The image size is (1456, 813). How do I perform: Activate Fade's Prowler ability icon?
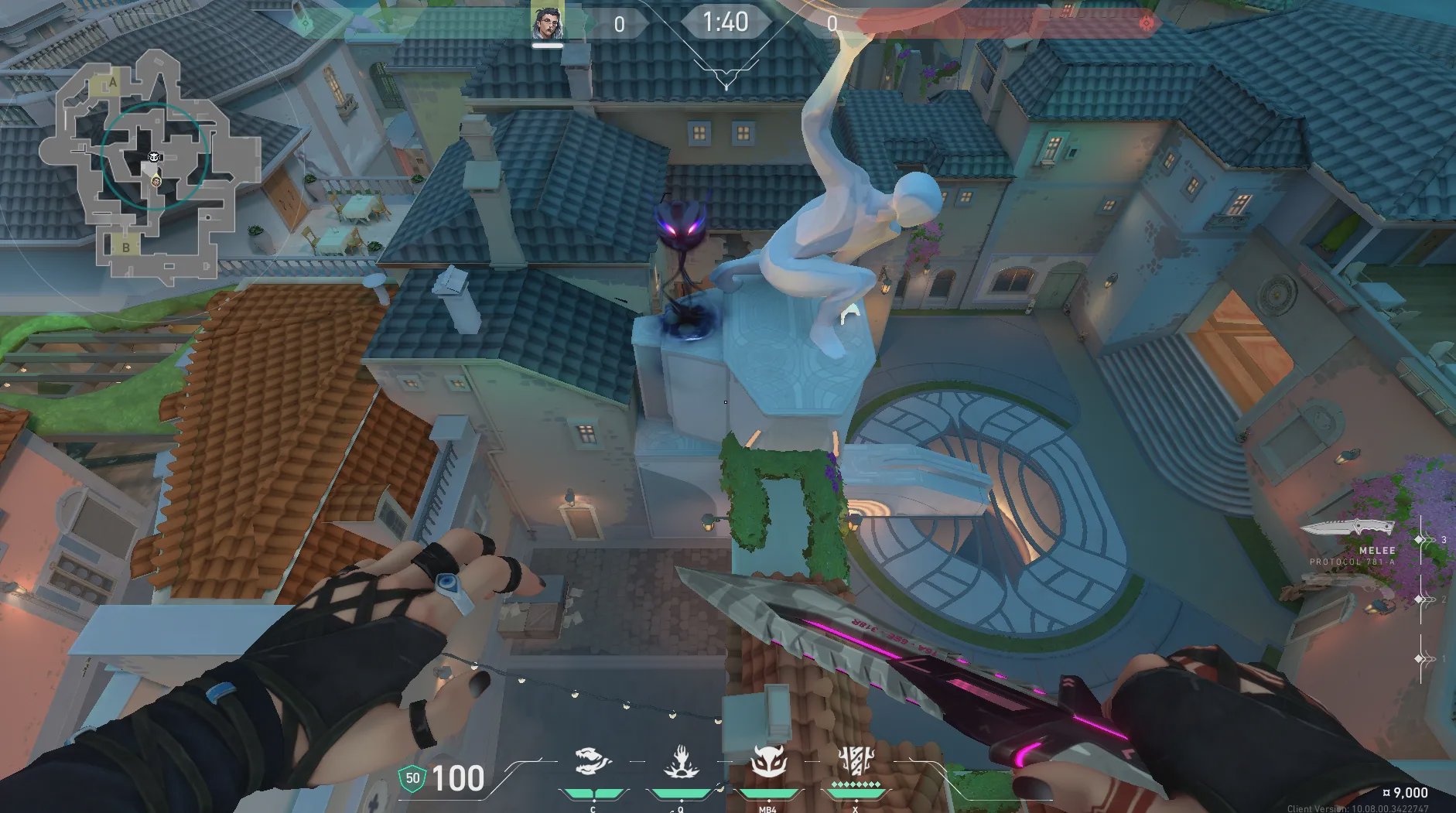coord(593,762)
